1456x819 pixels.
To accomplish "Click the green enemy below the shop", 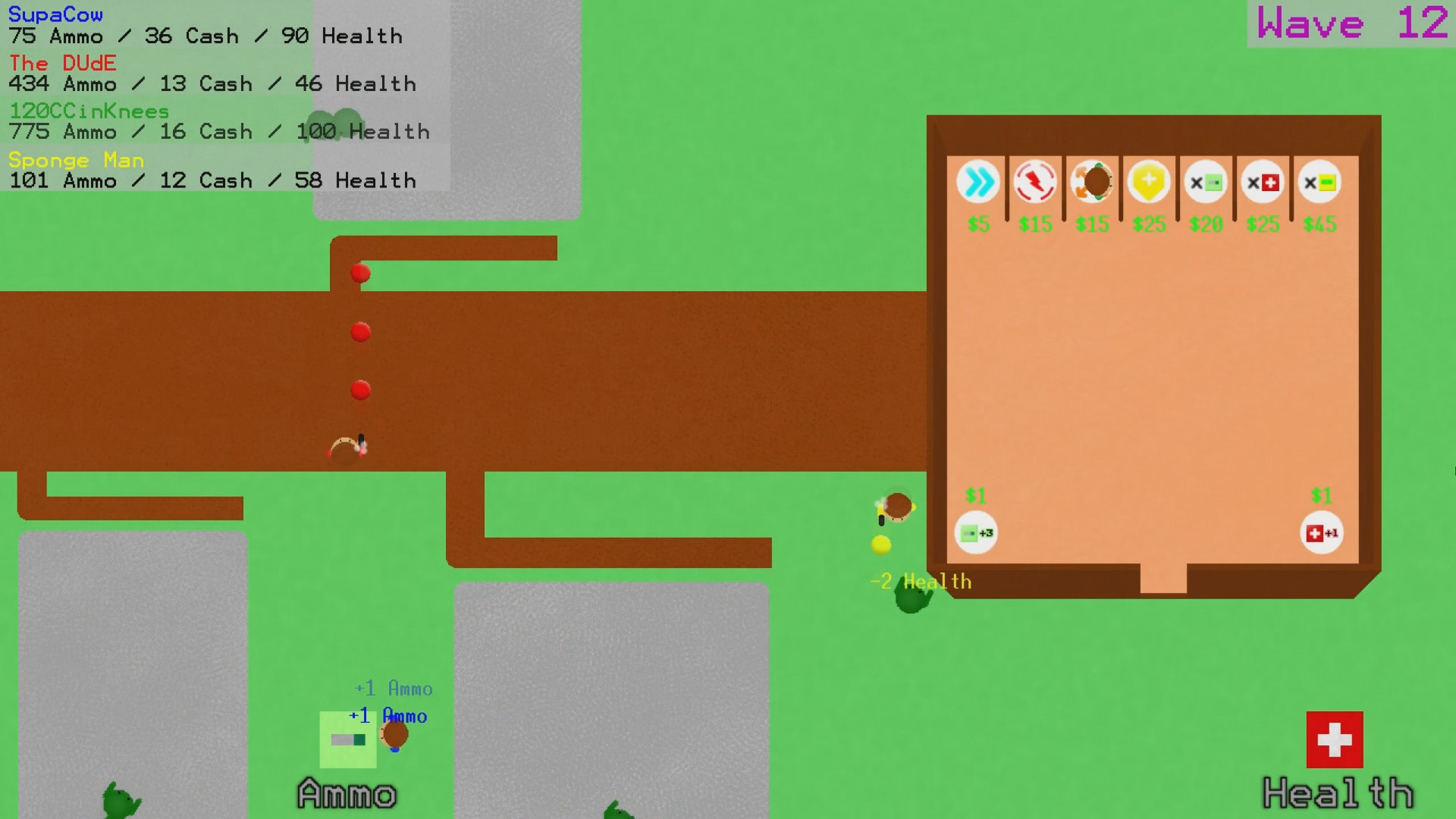I will pyautogui.click(x=912, y=595).
